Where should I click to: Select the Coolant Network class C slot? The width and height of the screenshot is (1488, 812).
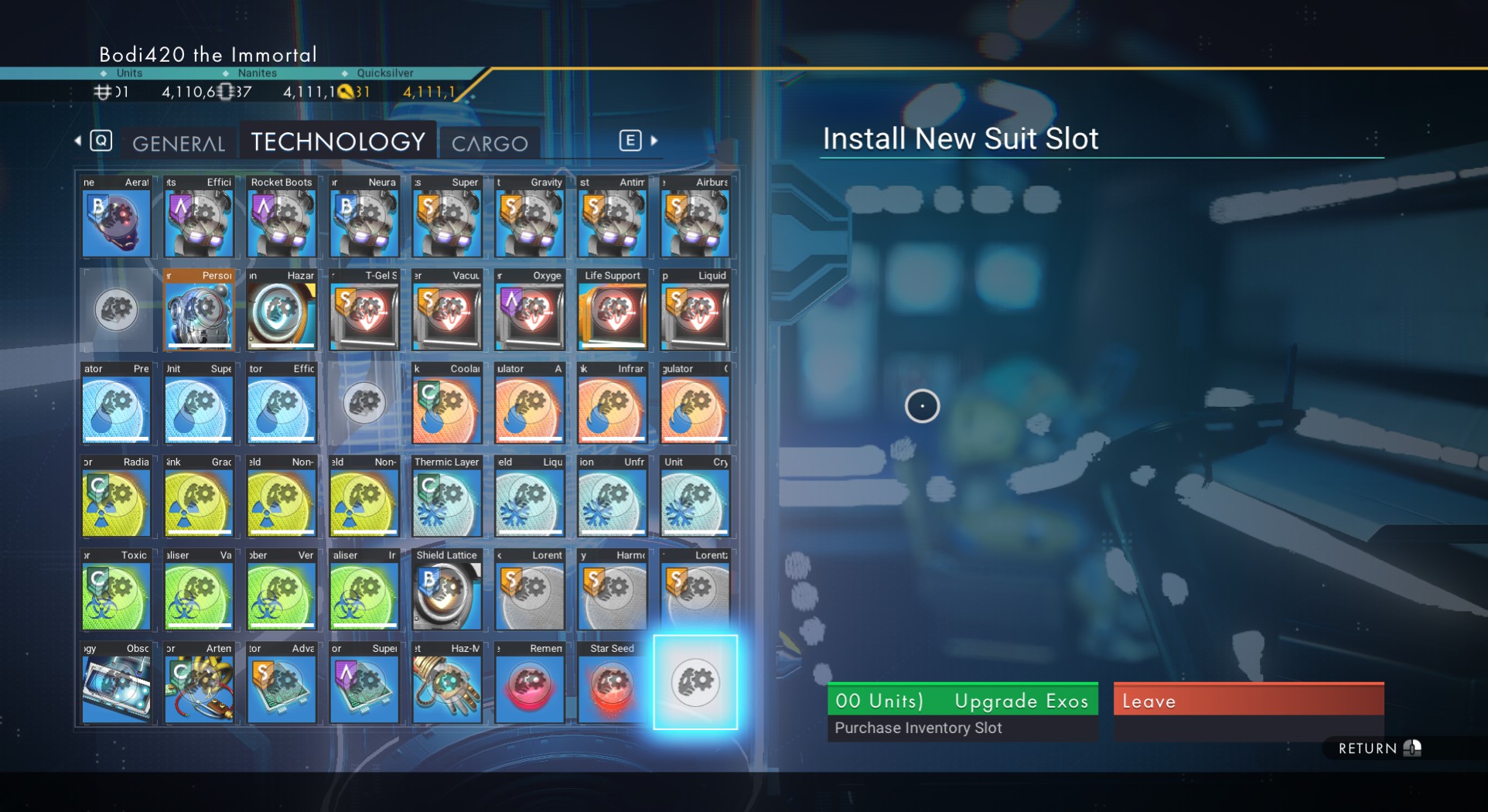[447, 404]
